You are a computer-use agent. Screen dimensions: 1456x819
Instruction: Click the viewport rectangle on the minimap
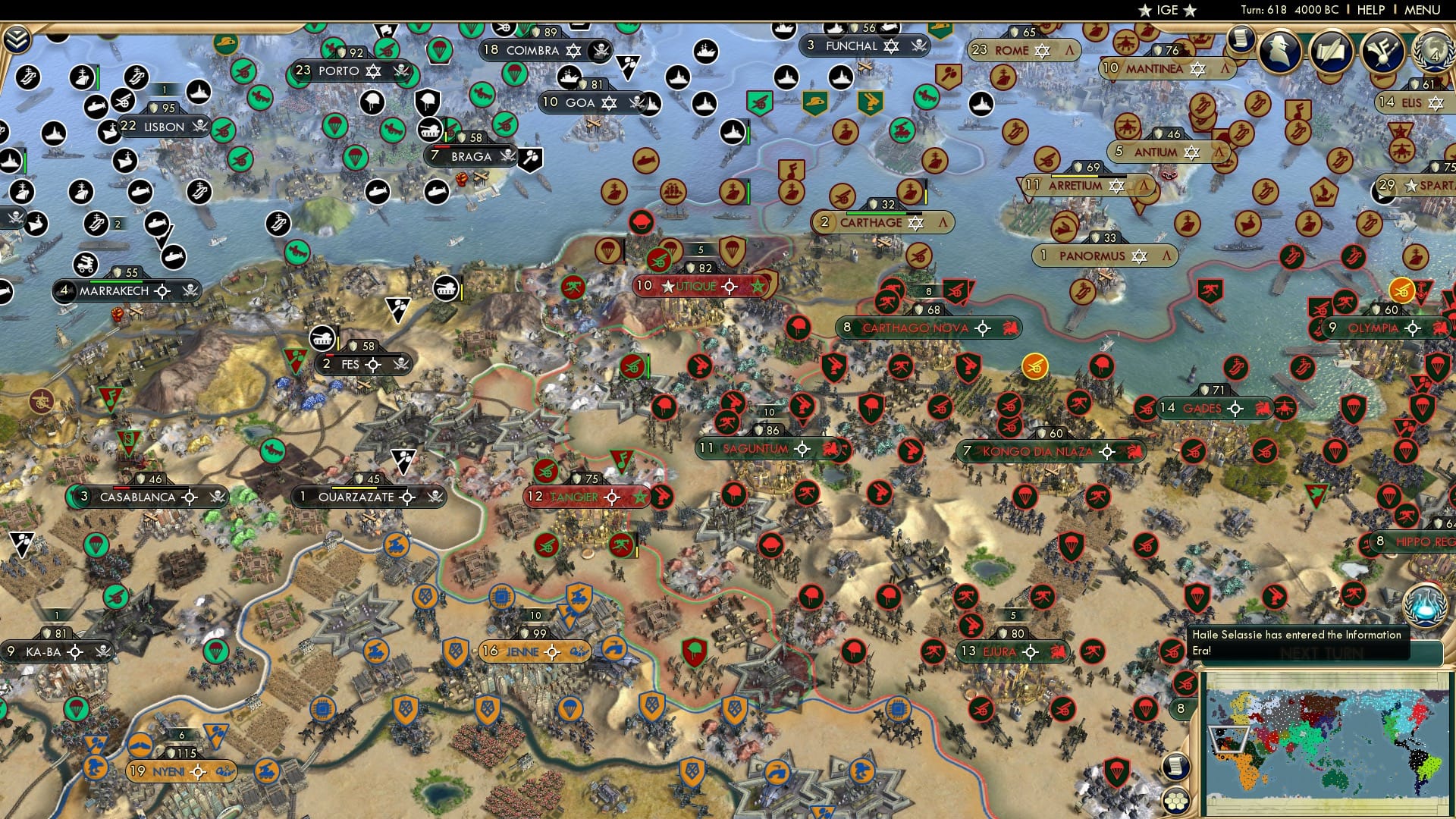(1228, 739)
